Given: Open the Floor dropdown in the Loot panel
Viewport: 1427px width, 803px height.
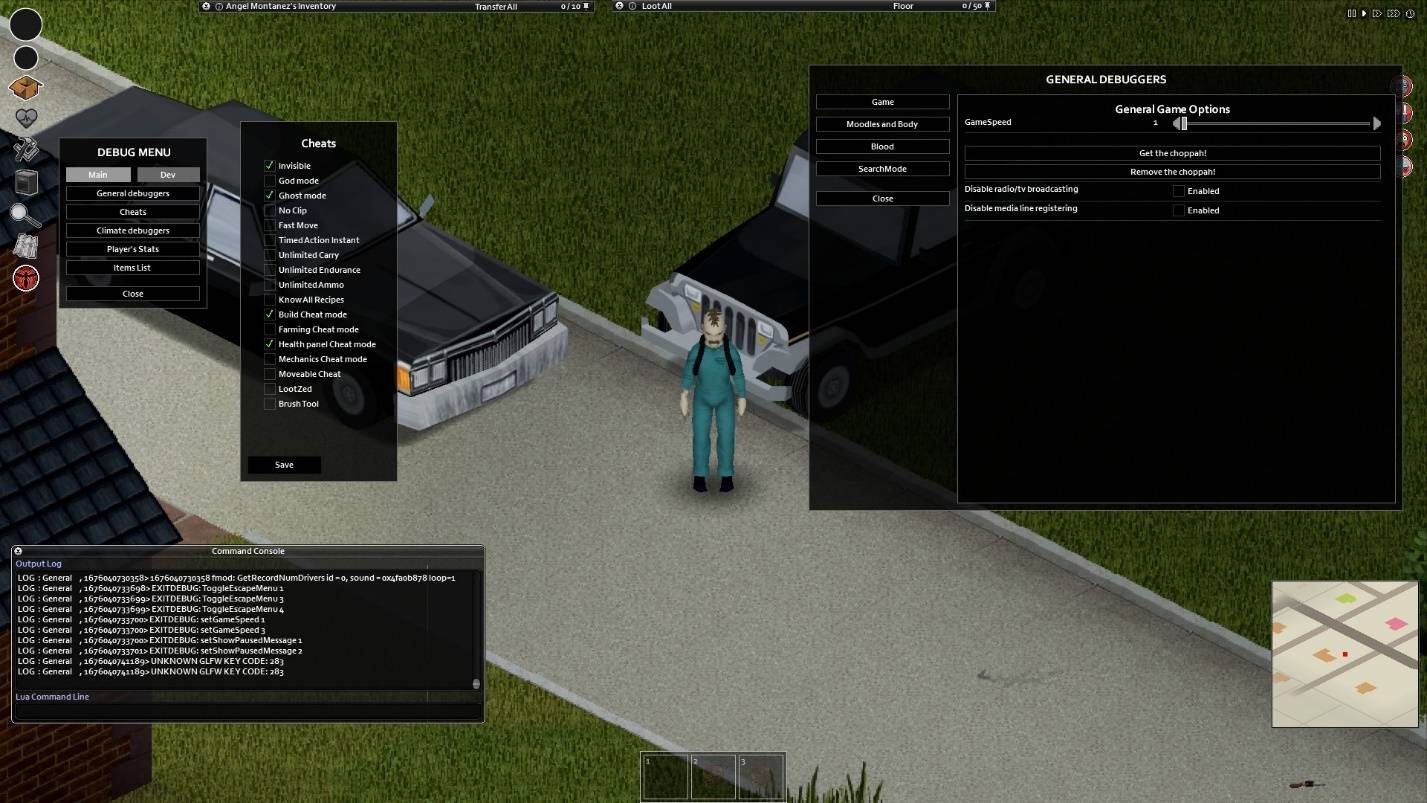Looking at the screenshot, I should (x=903, y=6).
